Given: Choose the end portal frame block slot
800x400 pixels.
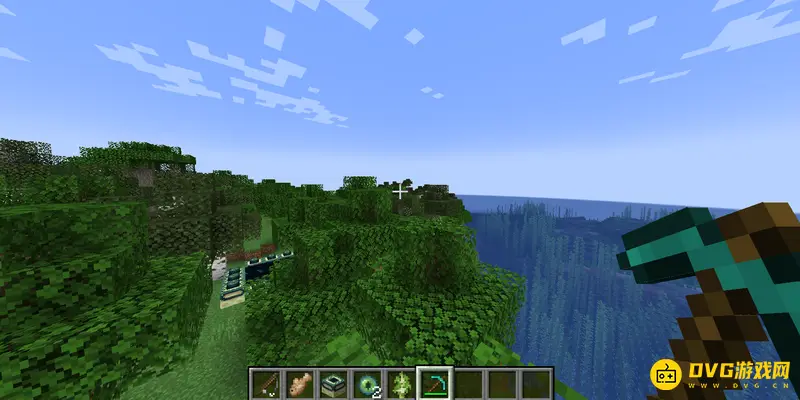Looking at the screenshot, I should coord(334,383).
